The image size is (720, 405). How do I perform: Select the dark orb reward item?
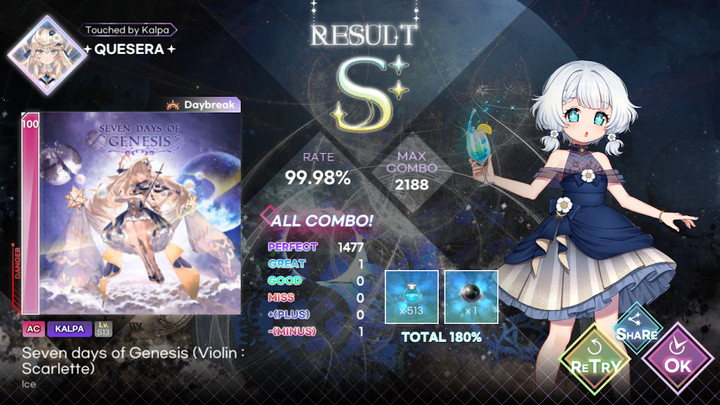point(471,296)
